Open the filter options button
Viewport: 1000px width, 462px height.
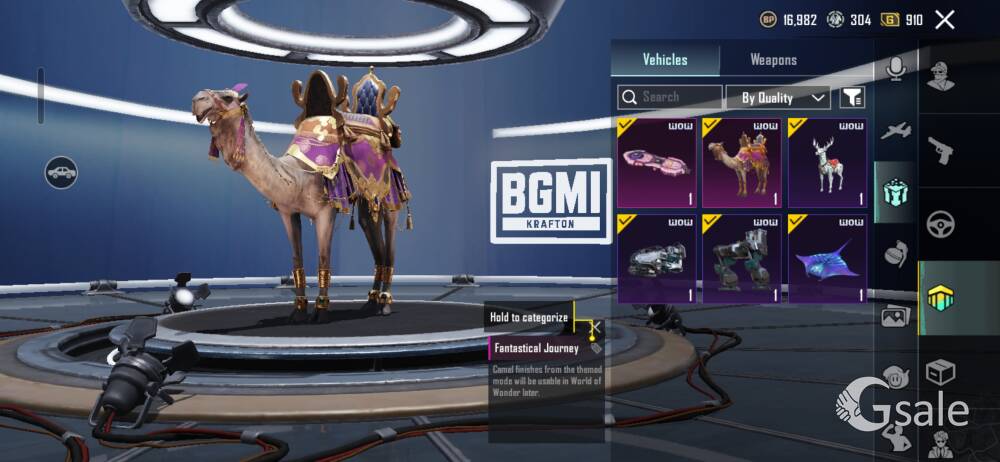[852, 97]
